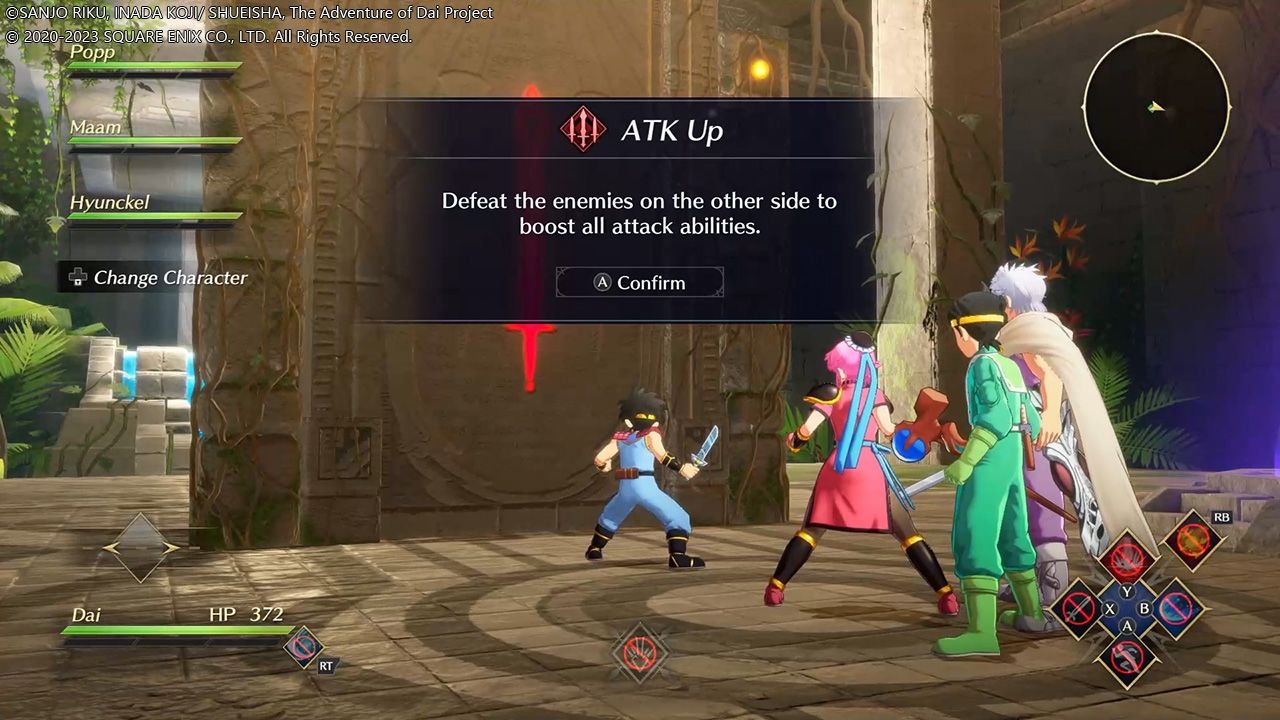This screenshot has height=720, width=1280.
Task: Click the Change Character option
Action: click(158, 278)
